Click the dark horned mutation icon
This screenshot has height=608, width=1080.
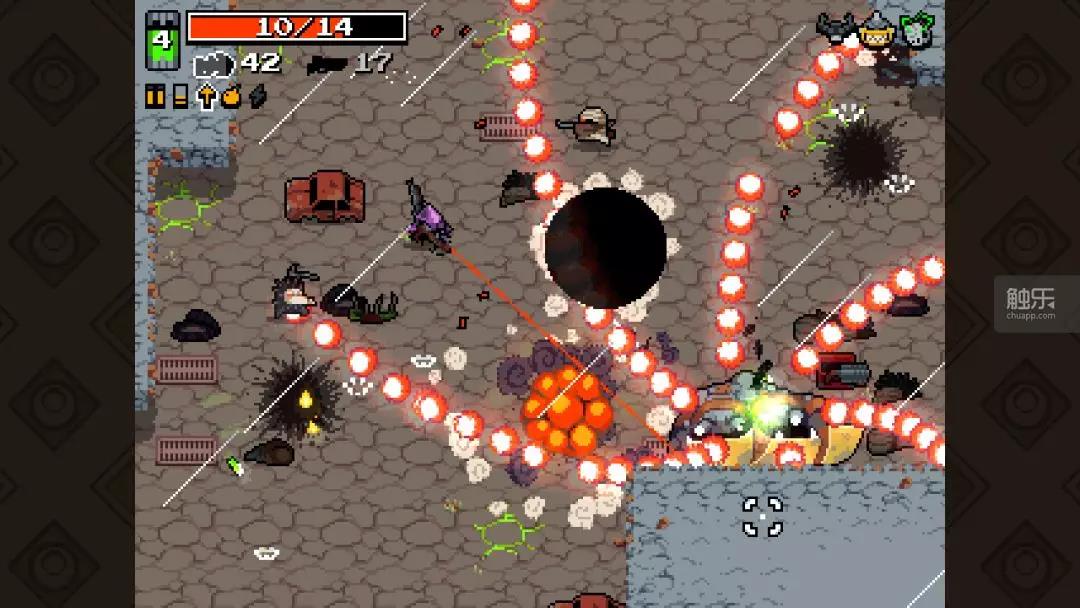pos(836,30)
